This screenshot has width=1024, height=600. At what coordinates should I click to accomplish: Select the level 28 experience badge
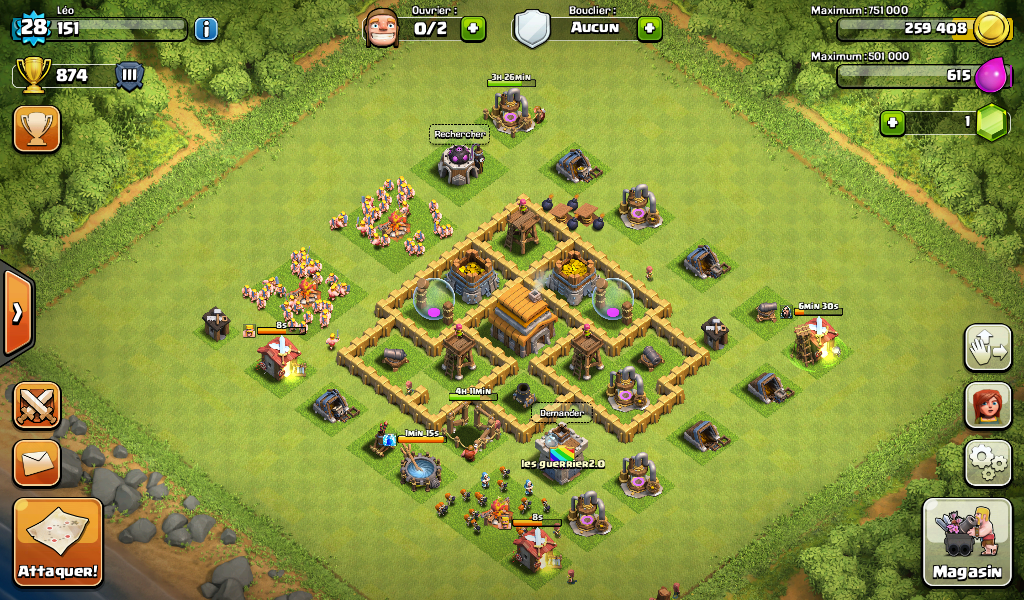[x=33, y=27]
